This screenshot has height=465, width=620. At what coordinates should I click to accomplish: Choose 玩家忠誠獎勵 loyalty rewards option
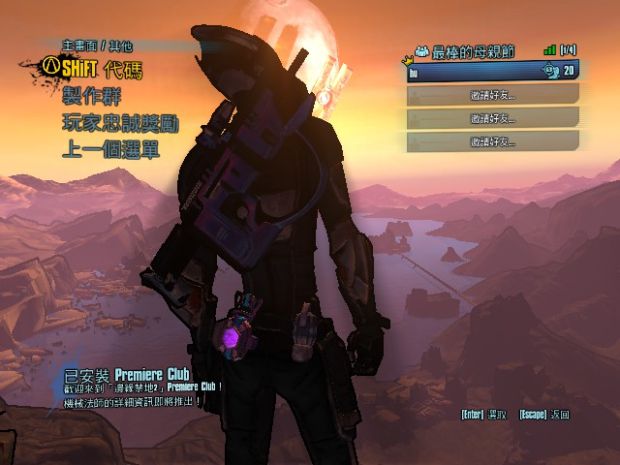point(120,124)
